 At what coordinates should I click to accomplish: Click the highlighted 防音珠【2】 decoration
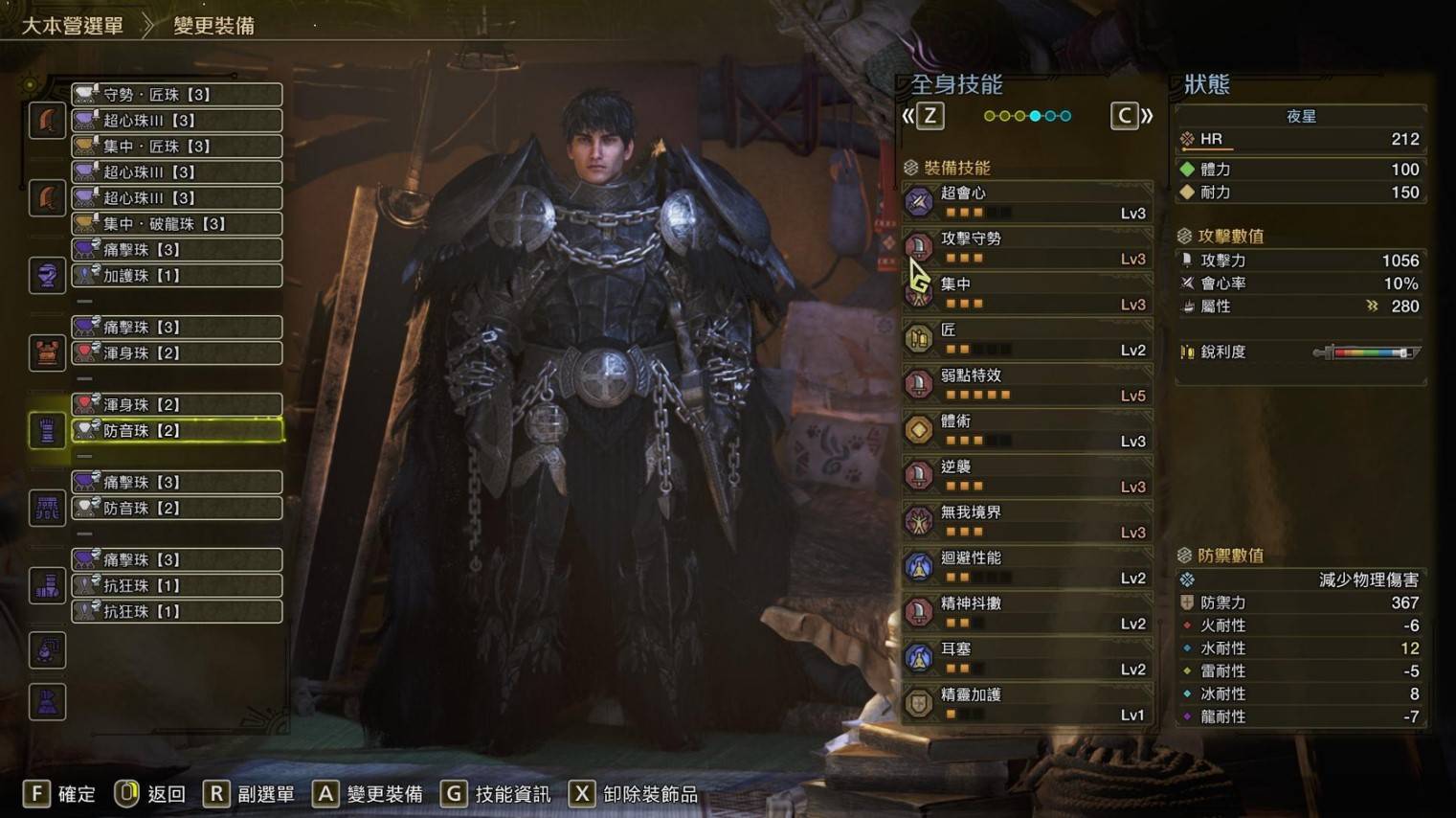[177, 431]
